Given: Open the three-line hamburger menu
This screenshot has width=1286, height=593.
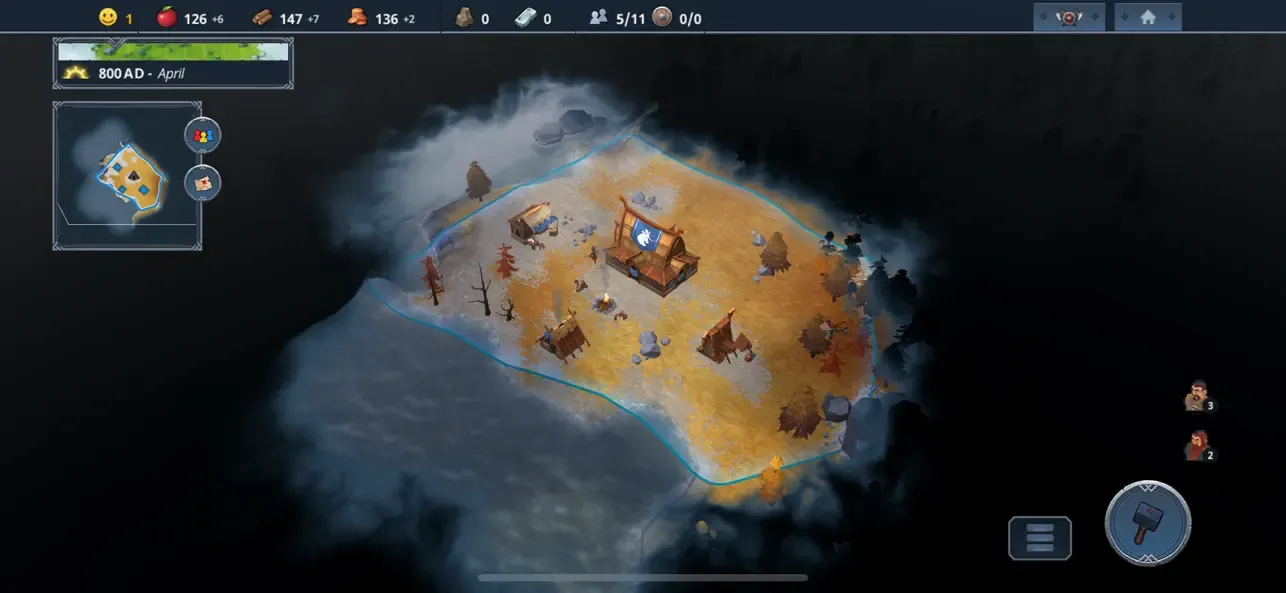Looking at the screenshot, I should 1040,538.
